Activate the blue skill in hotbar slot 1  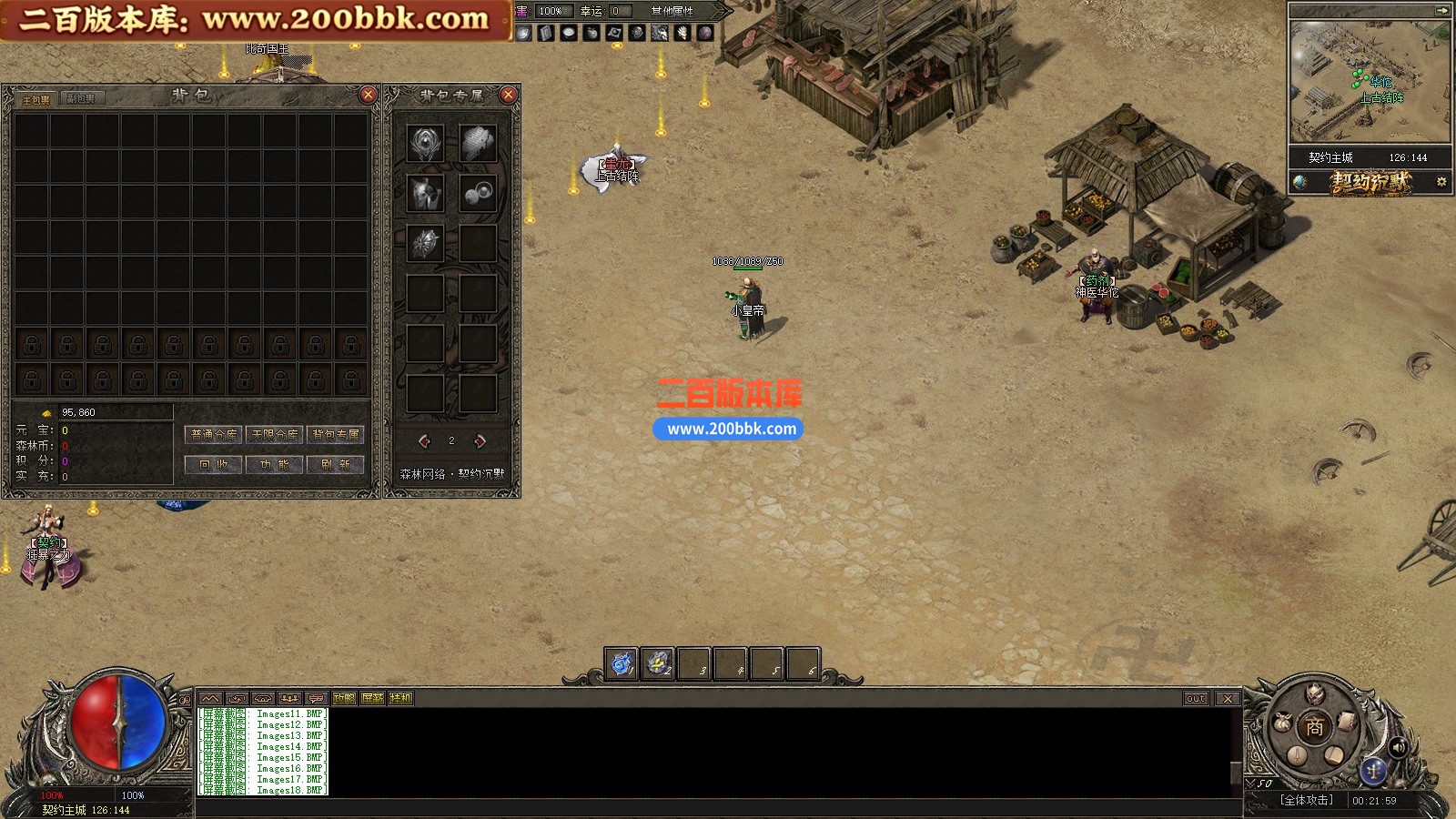622,664
